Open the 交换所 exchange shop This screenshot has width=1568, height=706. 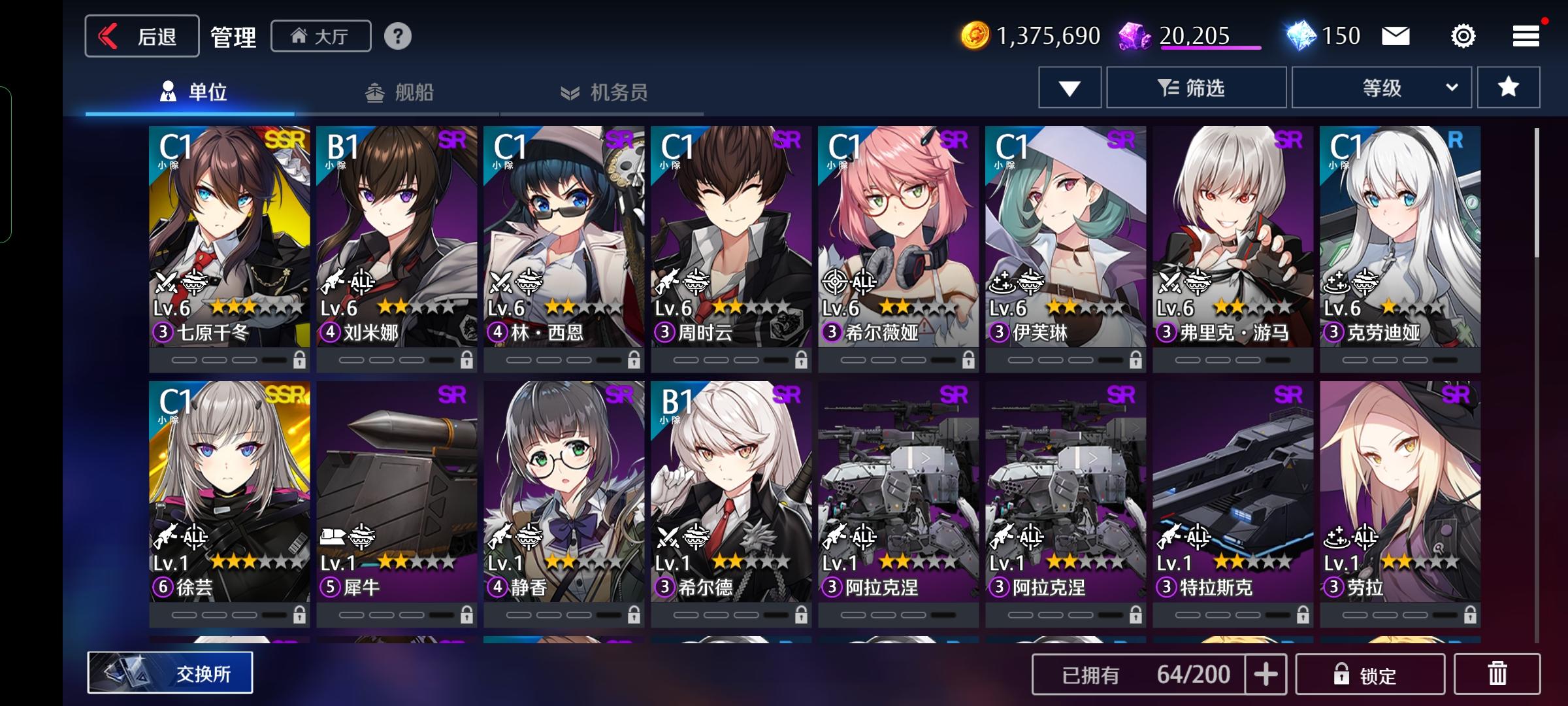pos(170,673)
